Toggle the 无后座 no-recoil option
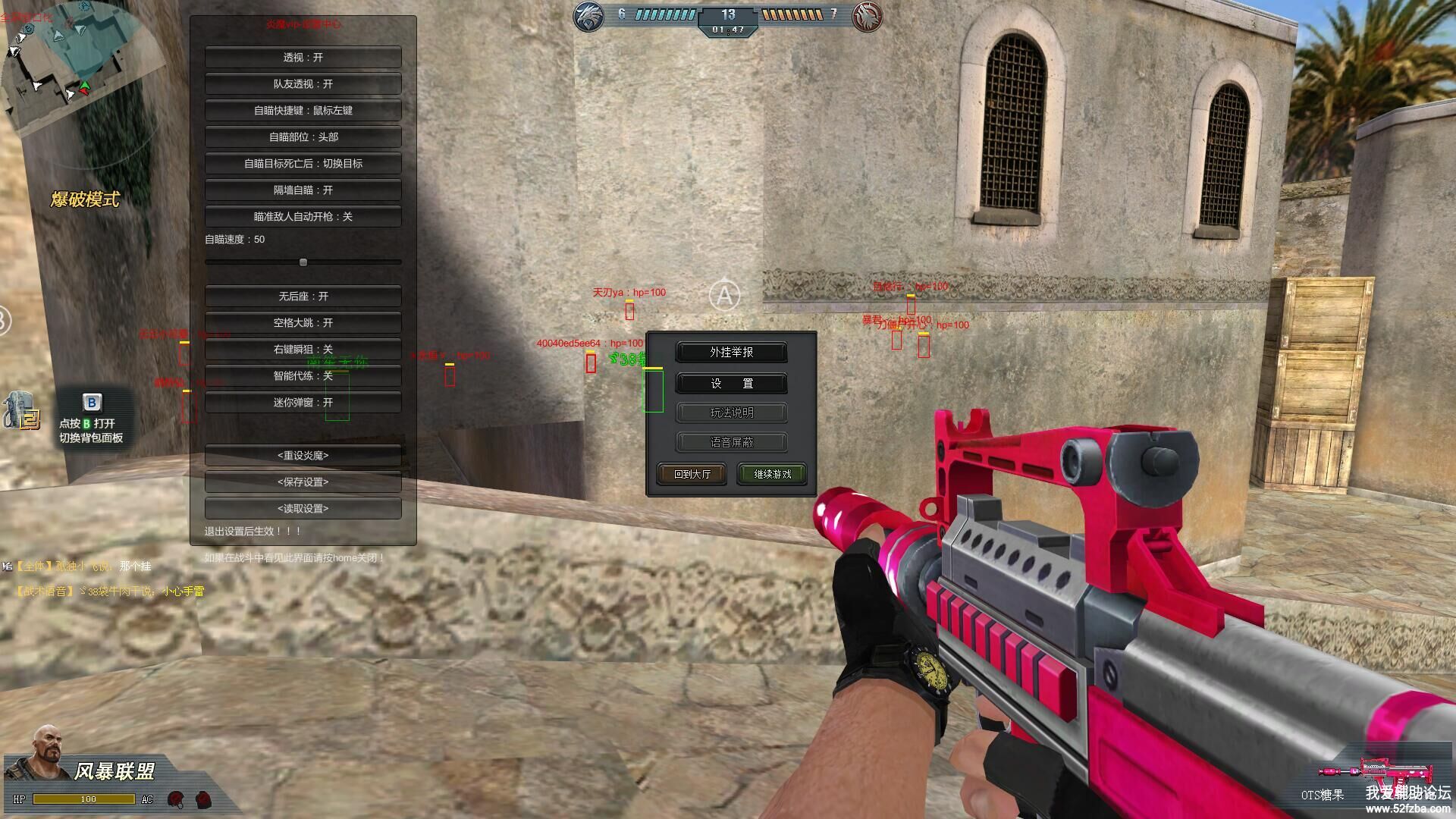 pyautogui.click(x=303, y=297)
